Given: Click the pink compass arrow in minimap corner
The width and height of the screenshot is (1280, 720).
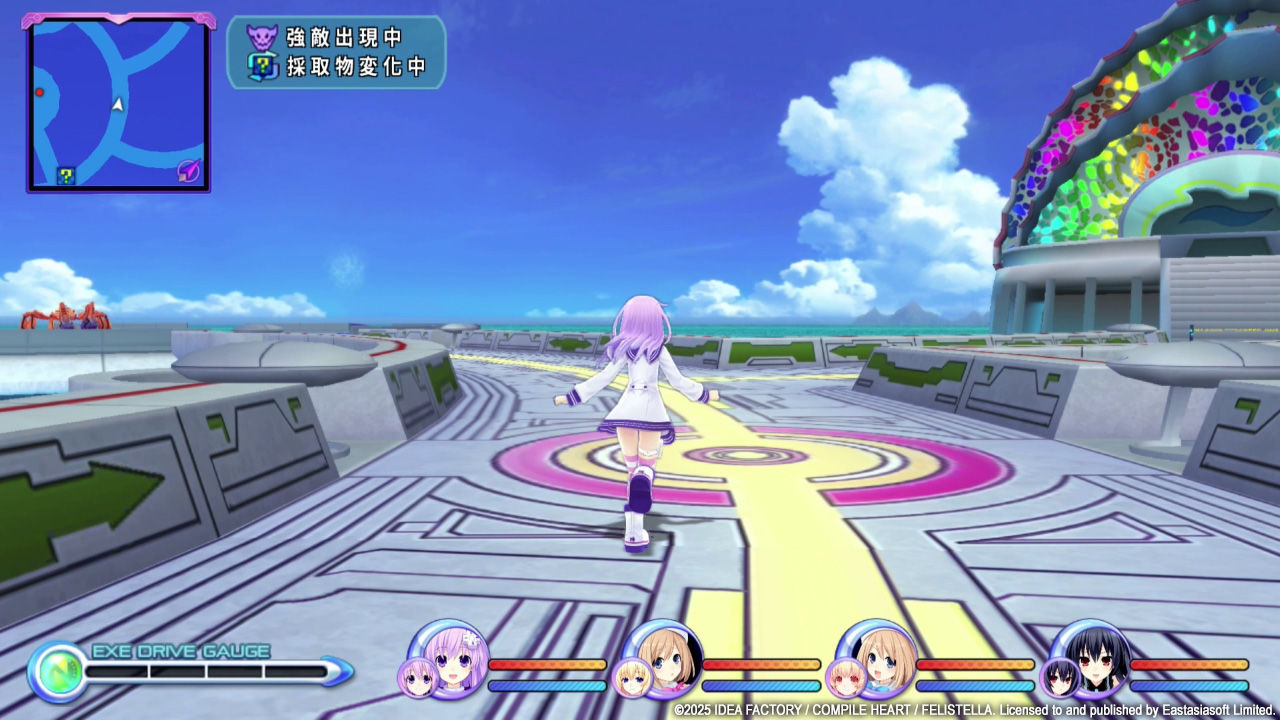Looking at the screenshot, I should [x=186, y=172].
